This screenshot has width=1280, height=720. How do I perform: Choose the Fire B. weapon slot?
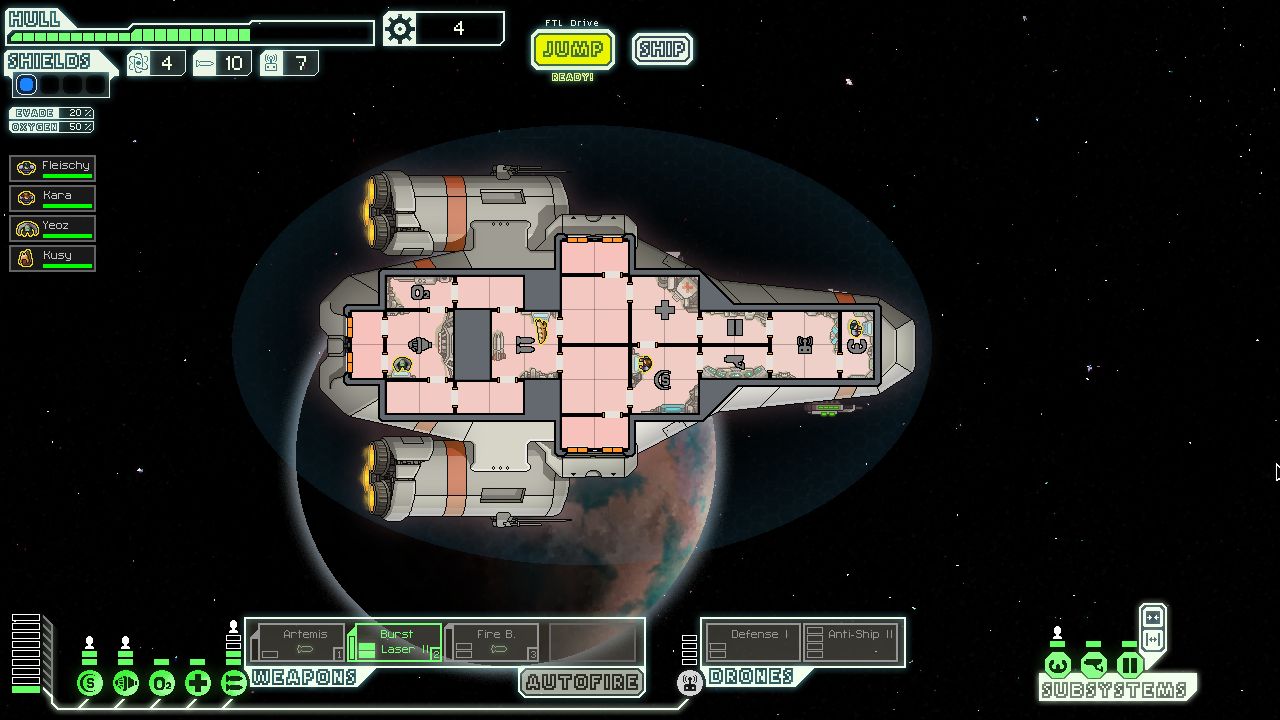tap(492, 642)
